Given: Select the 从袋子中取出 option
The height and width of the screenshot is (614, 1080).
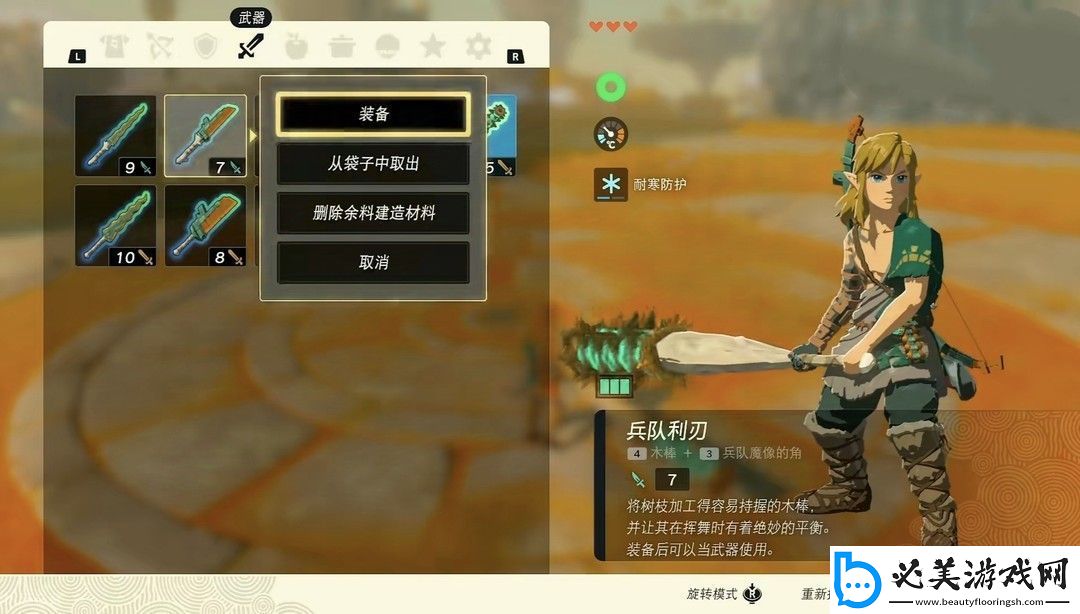Looking at the screenshot, I should [x=373, y=163].
